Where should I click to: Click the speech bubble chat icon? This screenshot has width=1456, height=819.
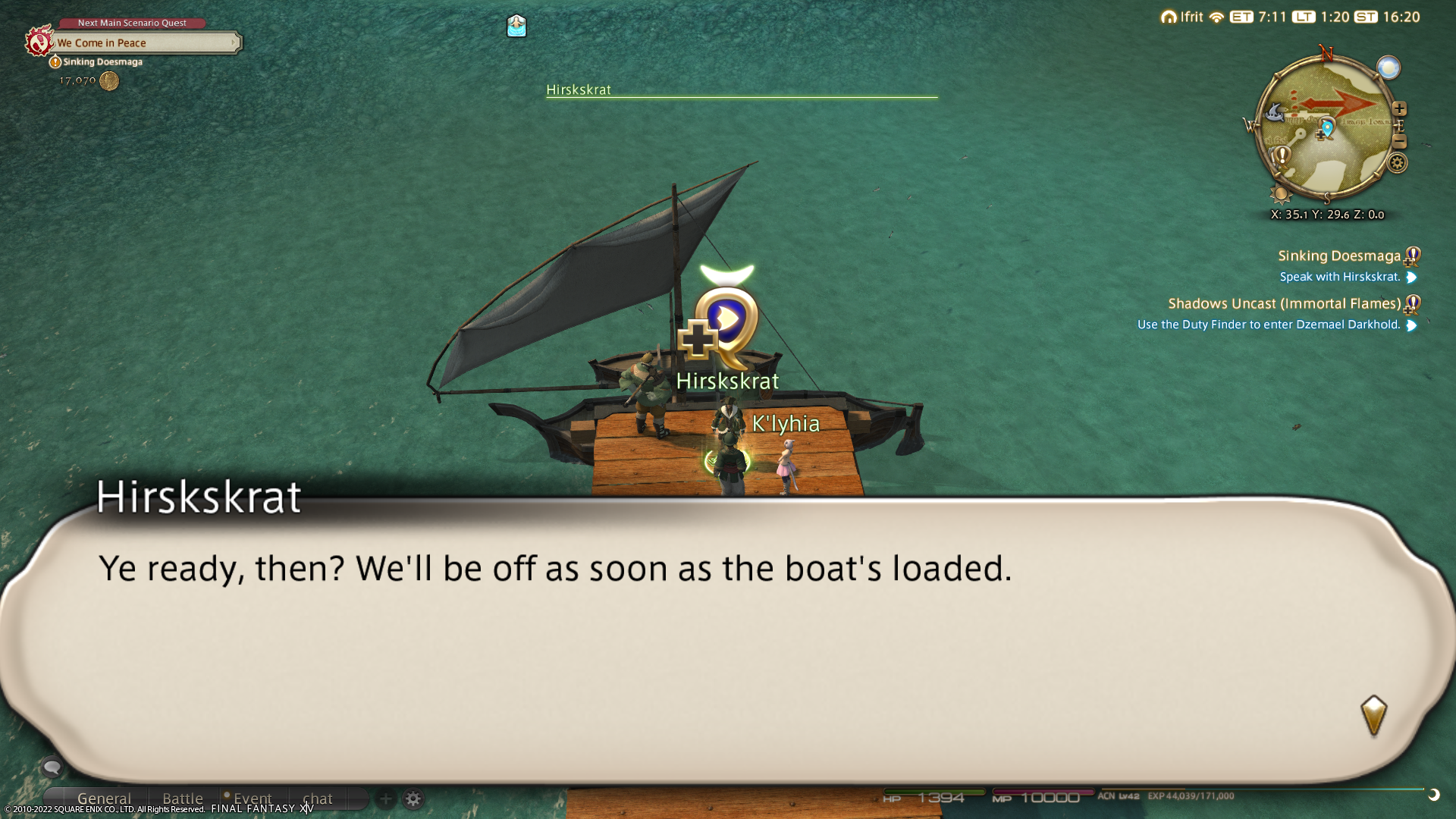click(x=52, y=767)
